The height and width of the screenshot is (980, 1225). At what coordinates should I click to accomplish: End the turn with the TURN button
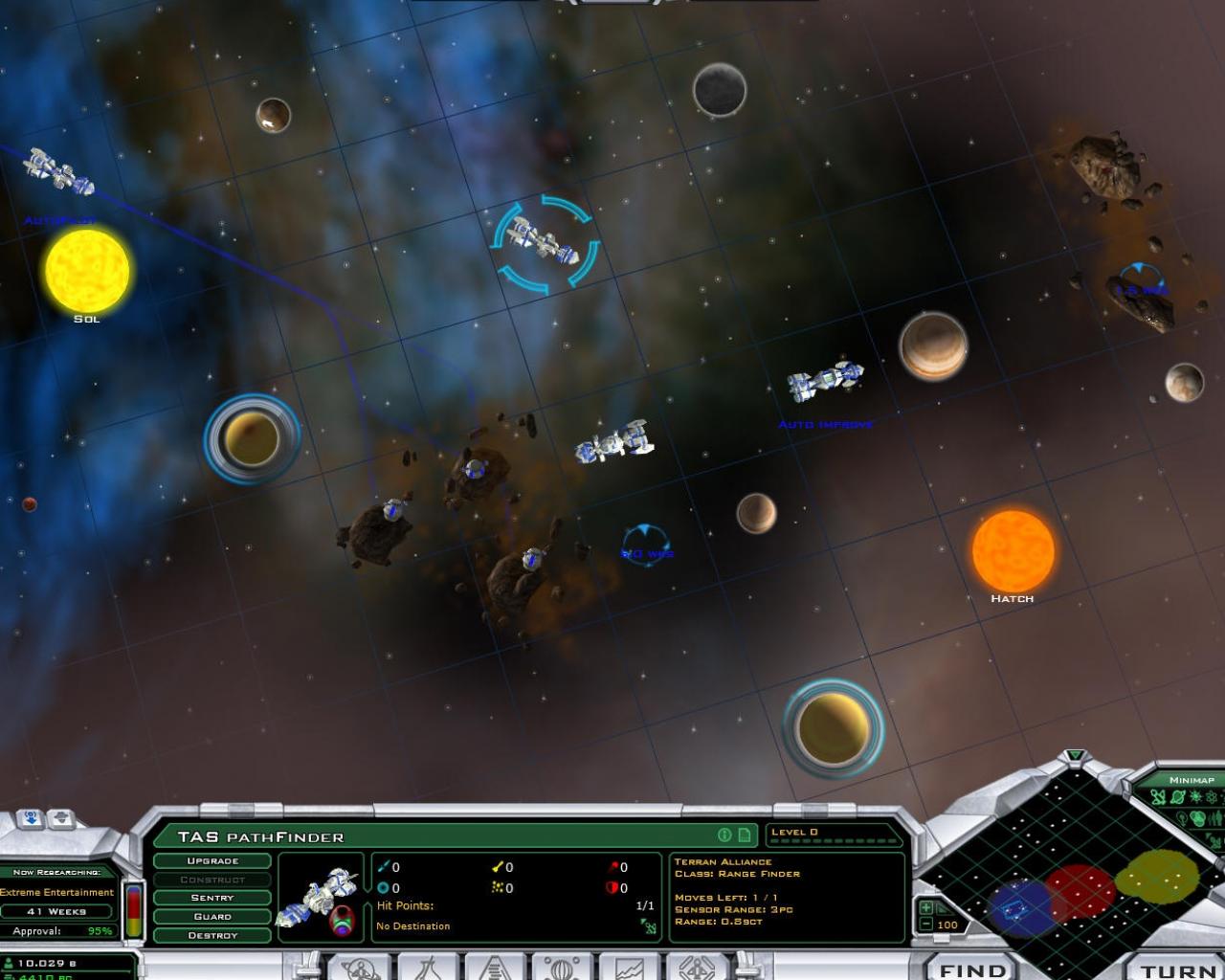[x=1169, y=969]
